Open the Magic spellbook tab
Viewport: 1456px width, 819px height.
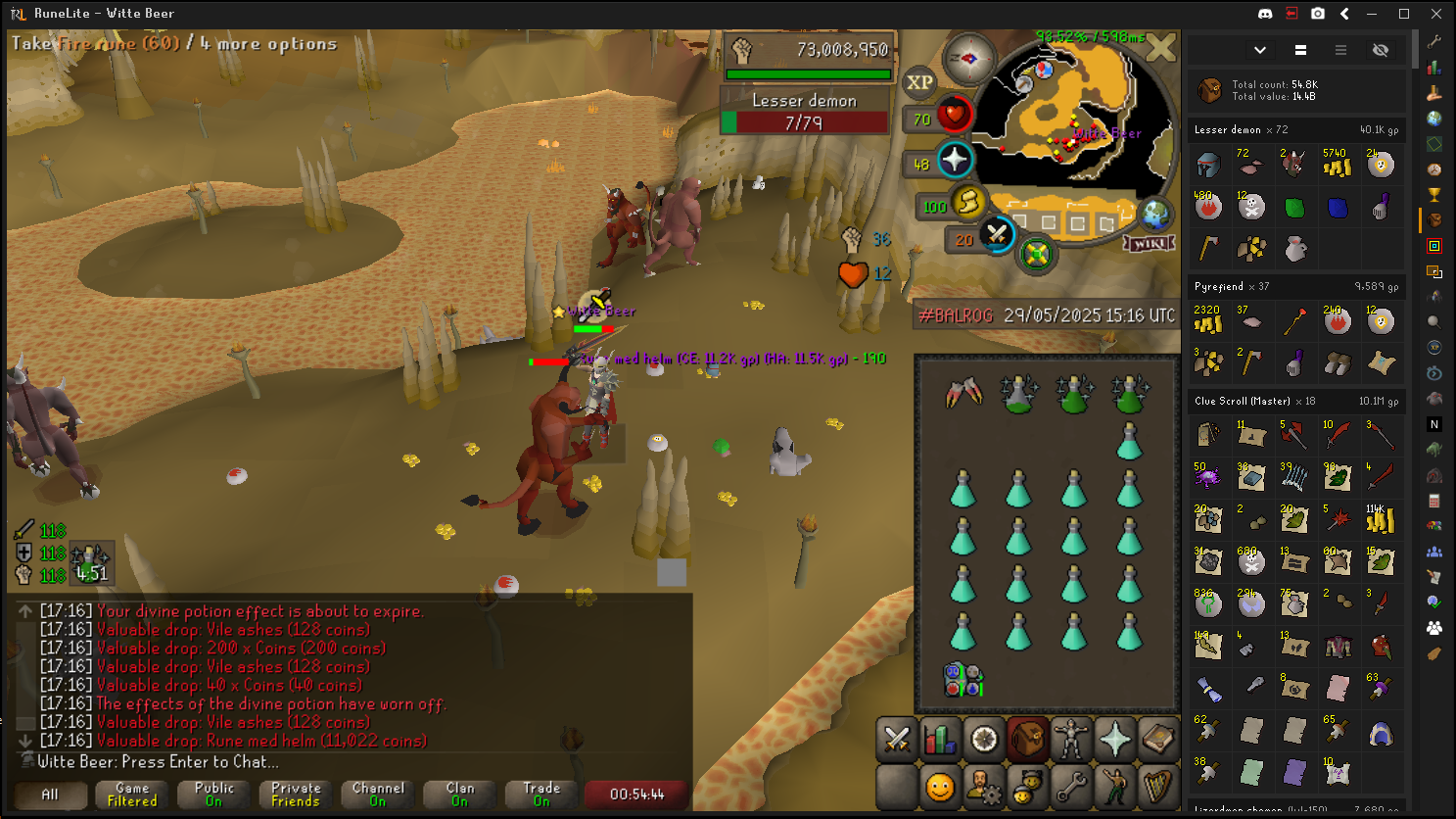[x=1157, y=740]
